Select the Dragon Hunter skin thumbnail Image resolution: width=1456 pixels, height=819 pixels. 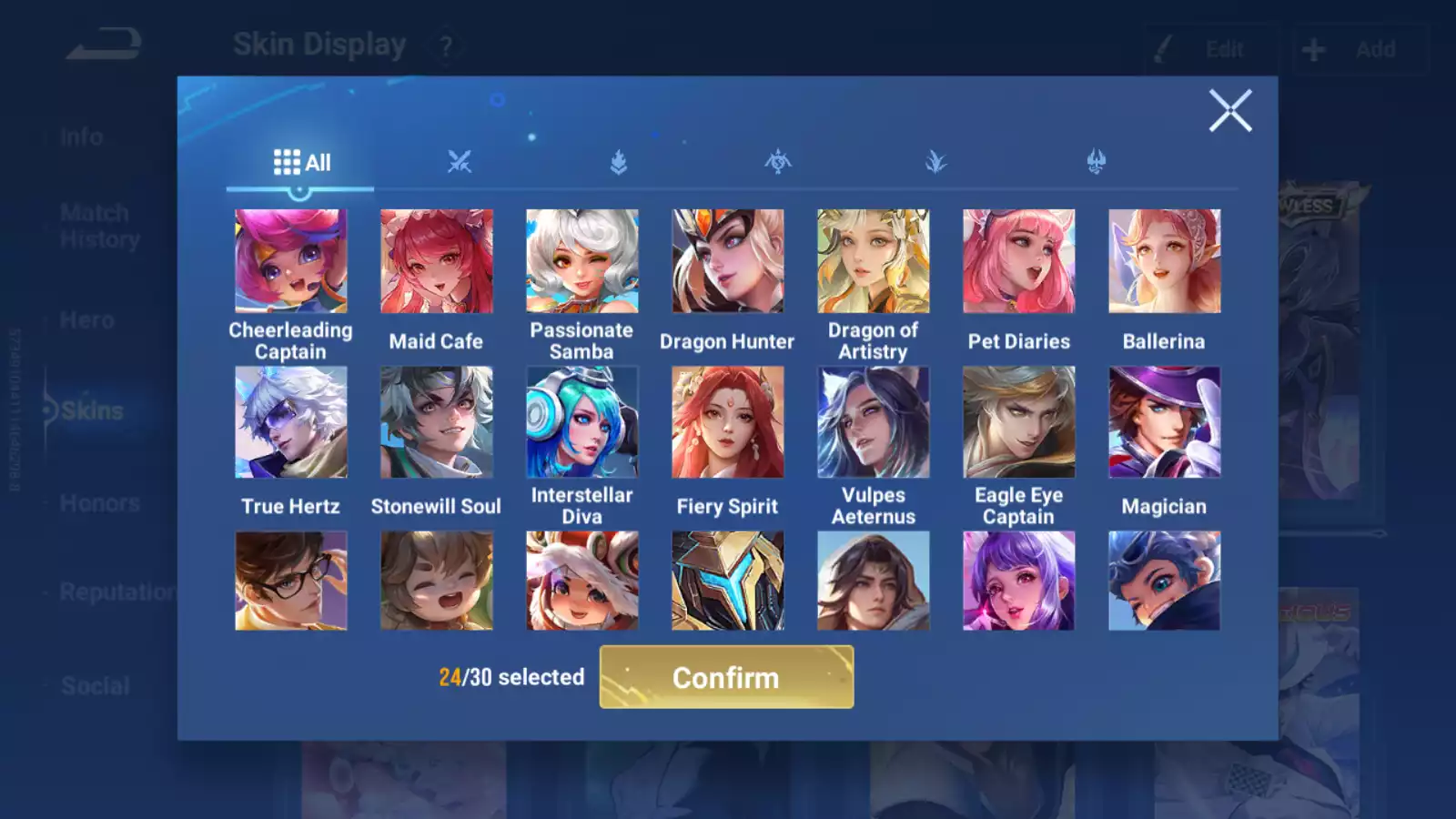(727, 261)
